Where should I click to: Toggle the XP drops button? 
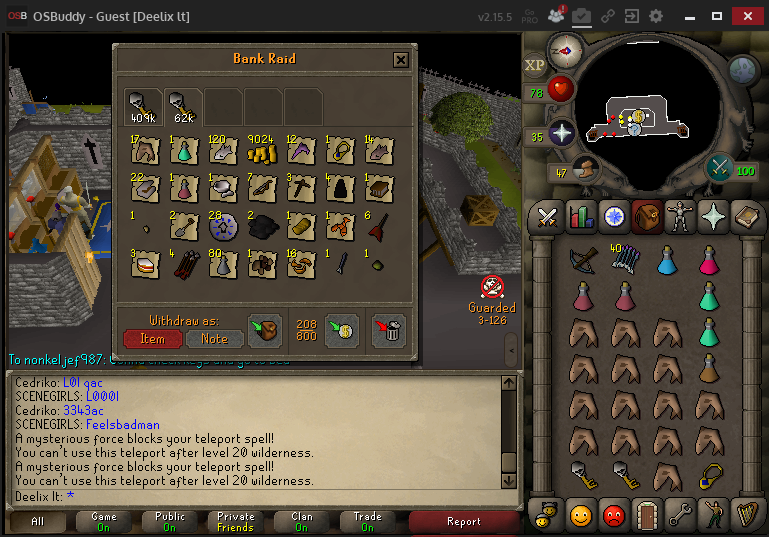tap(535, 65)
